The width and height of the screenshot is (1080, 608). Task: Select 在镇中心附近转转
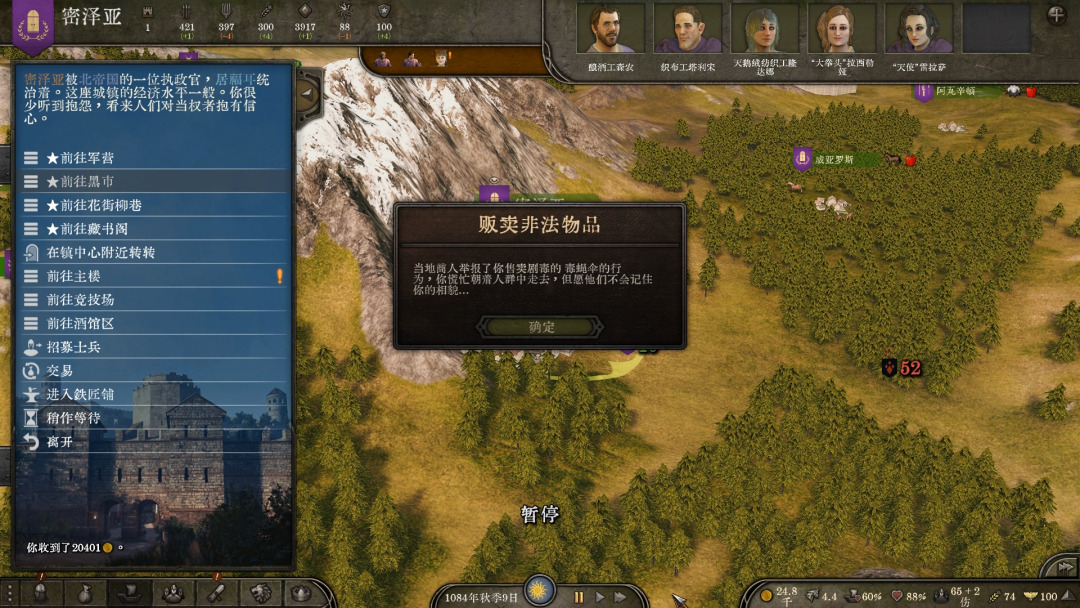point(100,252)
